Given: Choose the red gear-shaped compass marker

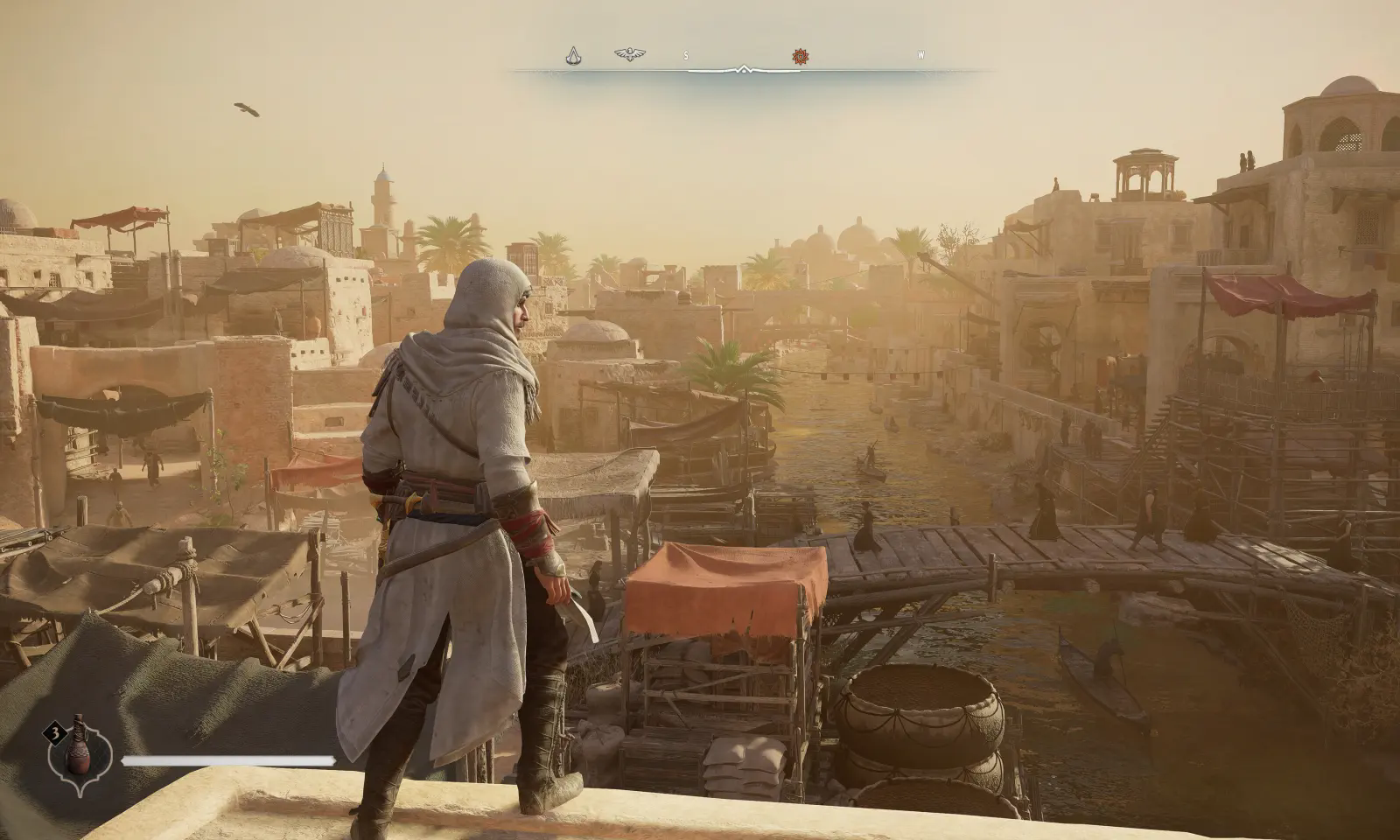Looking at the screenshot, I should coord(799,56).
